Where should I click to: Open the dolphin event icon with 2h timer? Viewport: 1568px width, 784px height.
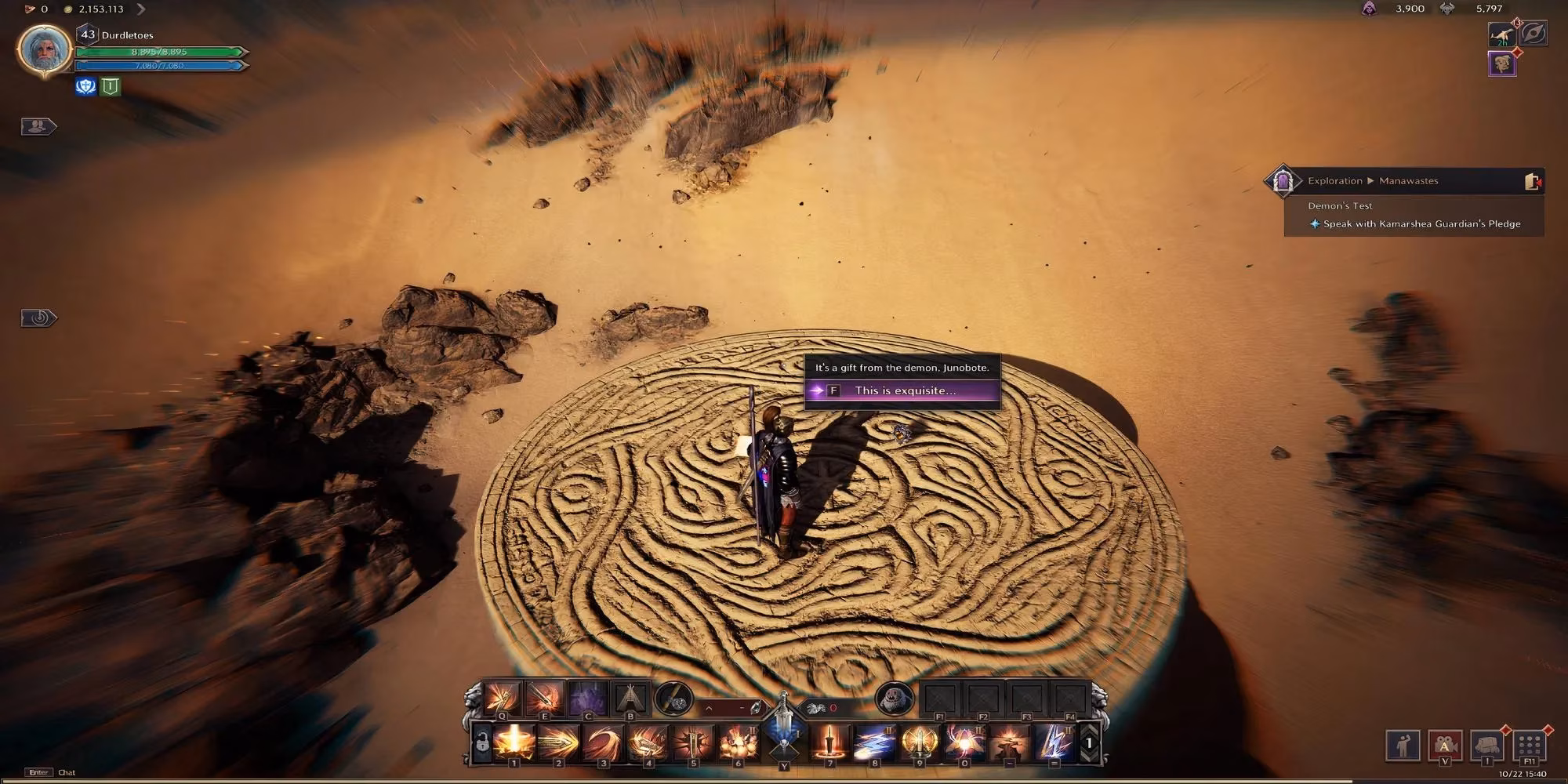[x=1502, y=34]
